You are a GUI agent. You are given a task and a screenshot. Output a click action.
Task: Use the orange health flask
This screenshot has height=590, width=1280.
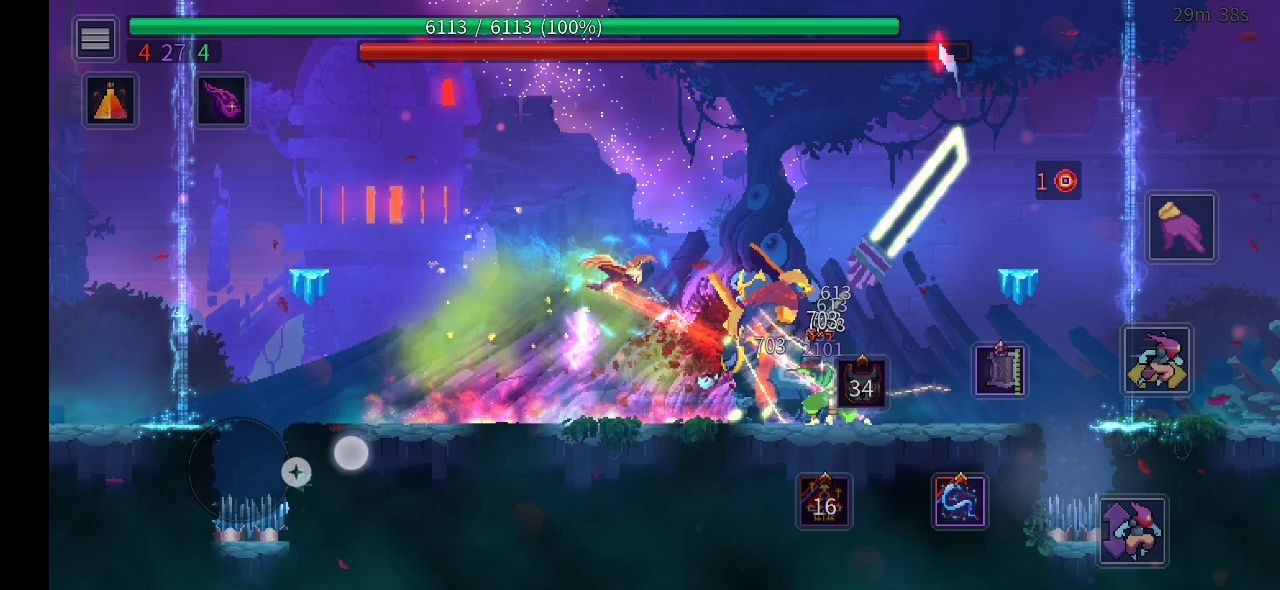[110, 100]
